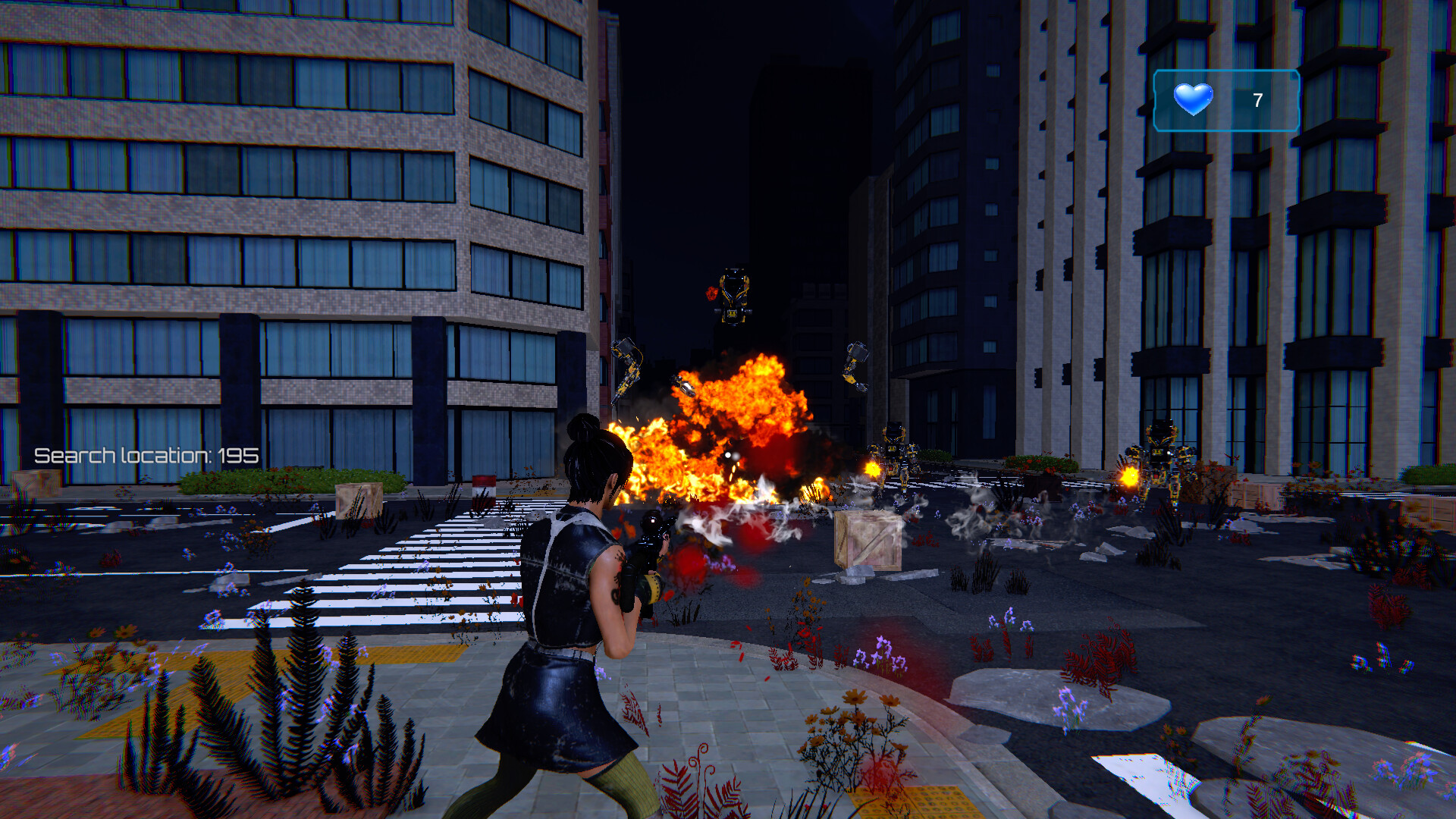The height and width of the screenshot is (819, 1456).
Task: Click the red pickup item below the drone
Action: 713,293
